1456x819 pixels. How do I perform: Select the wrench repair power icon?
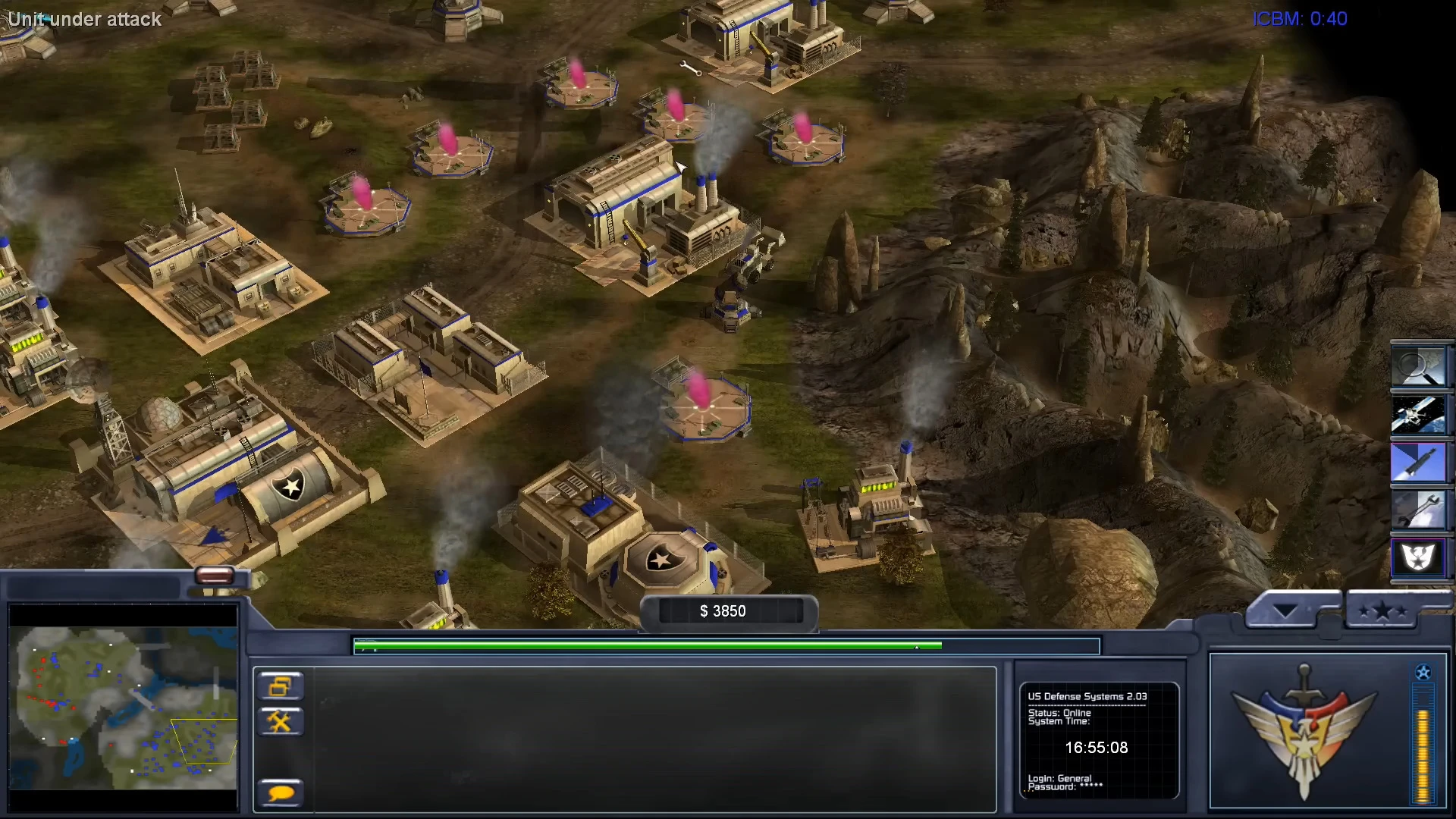point(1421,510)
